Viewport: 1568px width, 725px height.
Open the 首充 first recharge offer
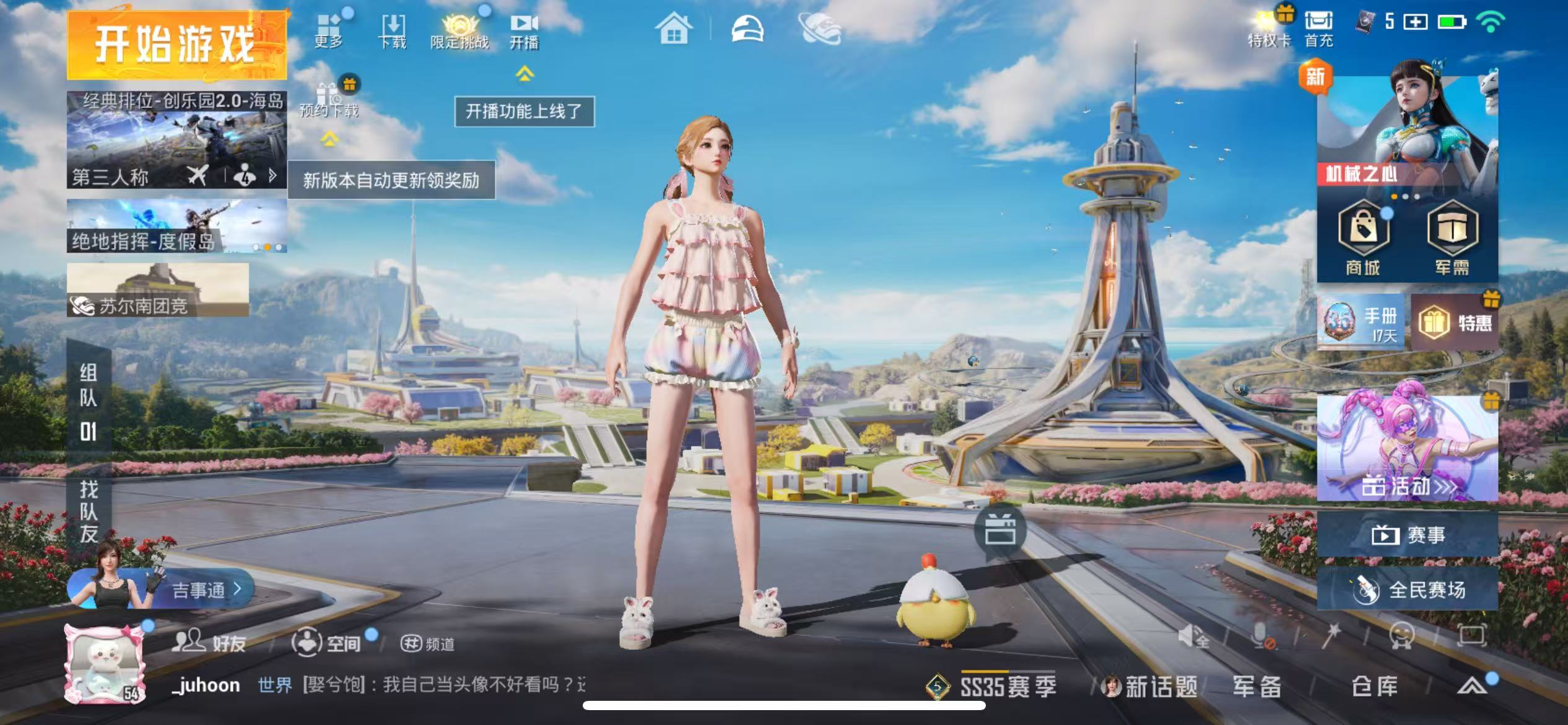click(x=1319, y=29)
